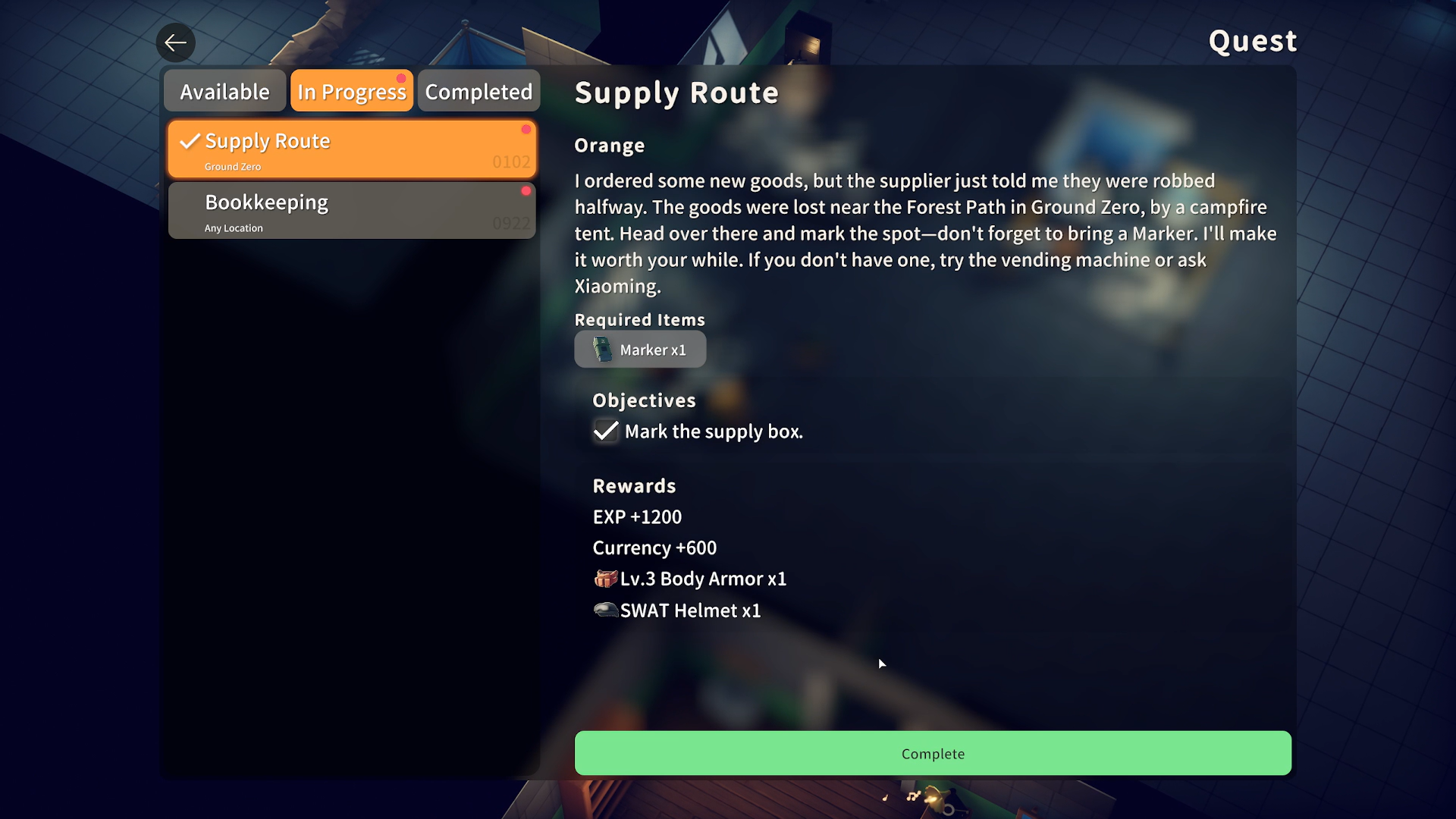Click the Marker item icon under Required Items
Viewport: 1456px width, 819px height.
click(602, 350)
